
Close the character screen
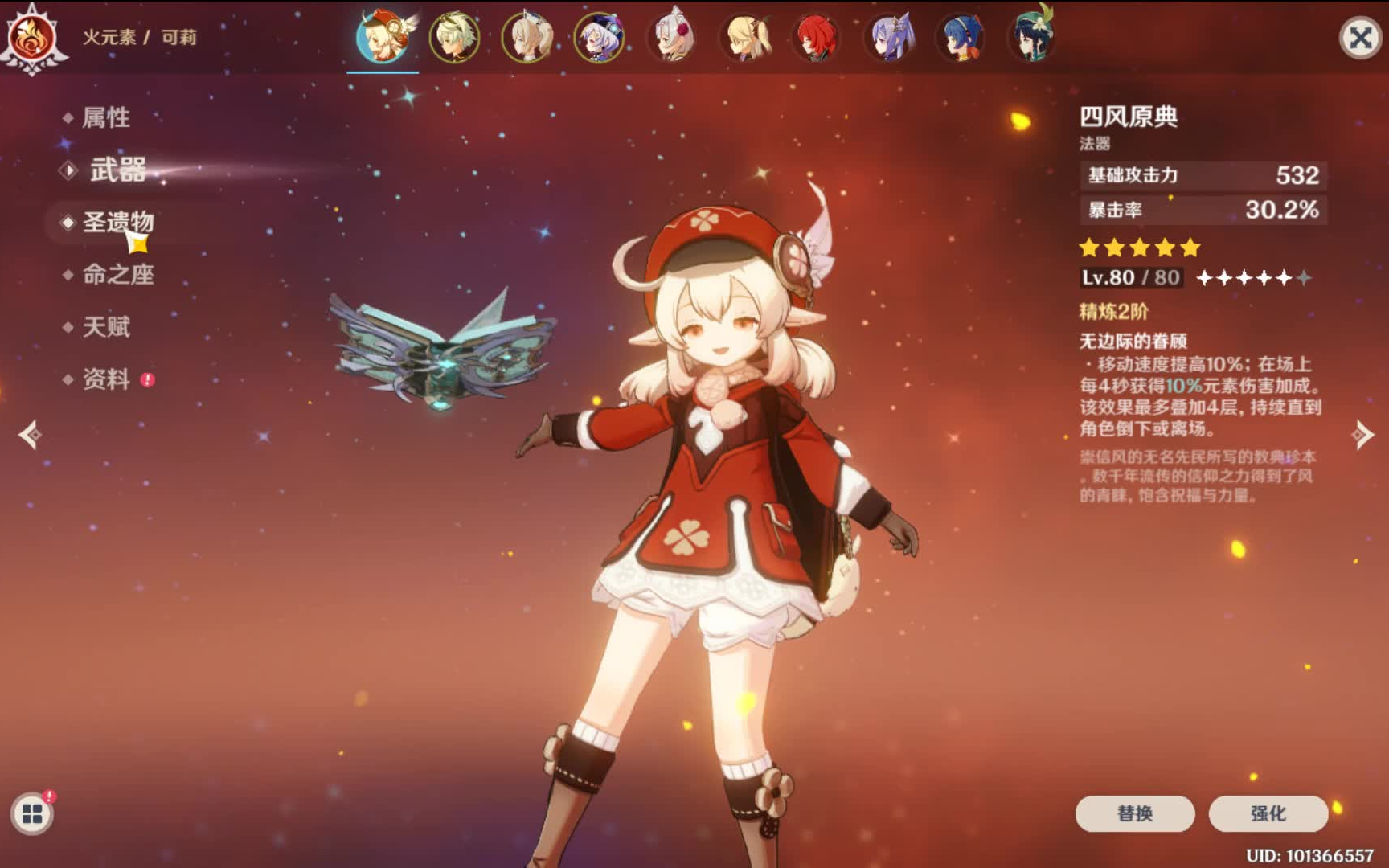pyautogui.click(x=1360, y=38)
